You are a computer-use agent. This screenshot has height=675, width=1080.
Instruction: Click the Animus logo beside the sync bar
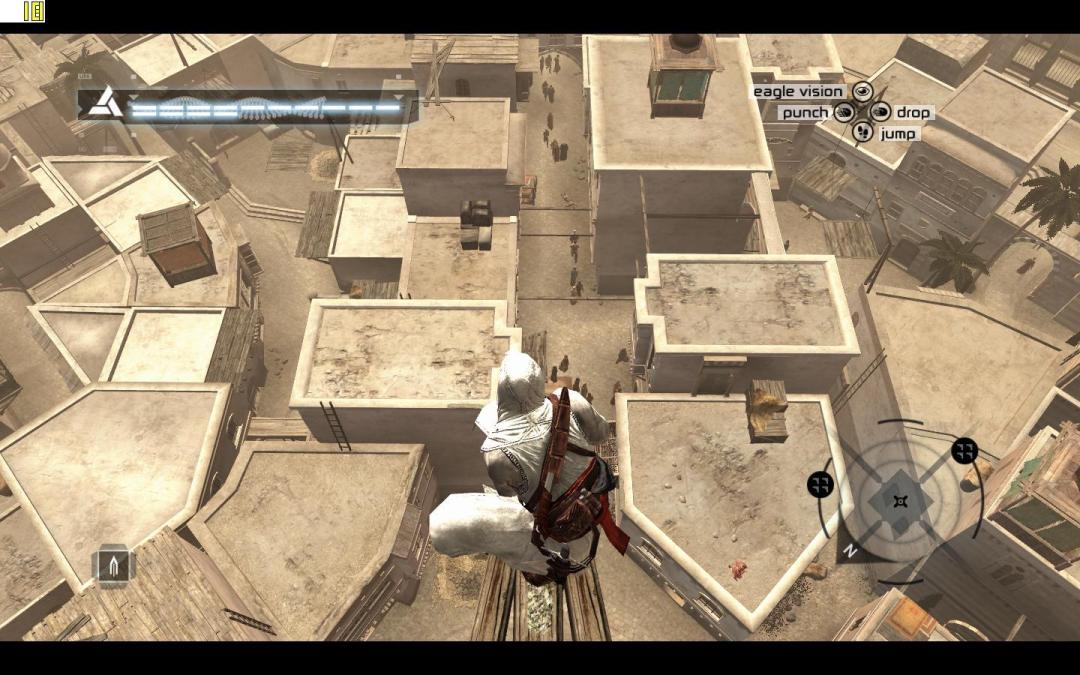click(103, 104)
